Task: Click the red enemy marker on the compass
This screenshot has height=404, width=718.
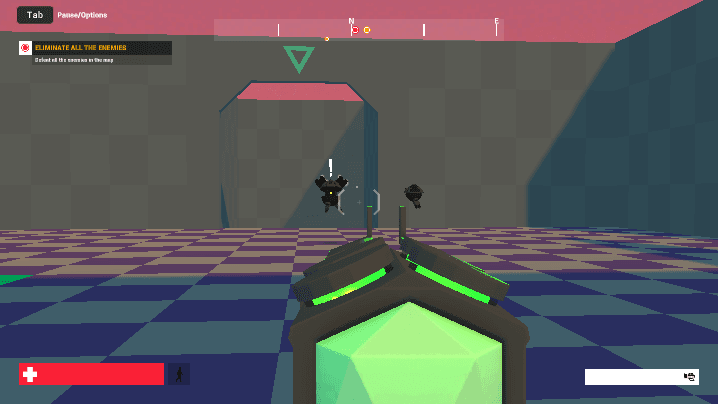Action: (355, 30)
